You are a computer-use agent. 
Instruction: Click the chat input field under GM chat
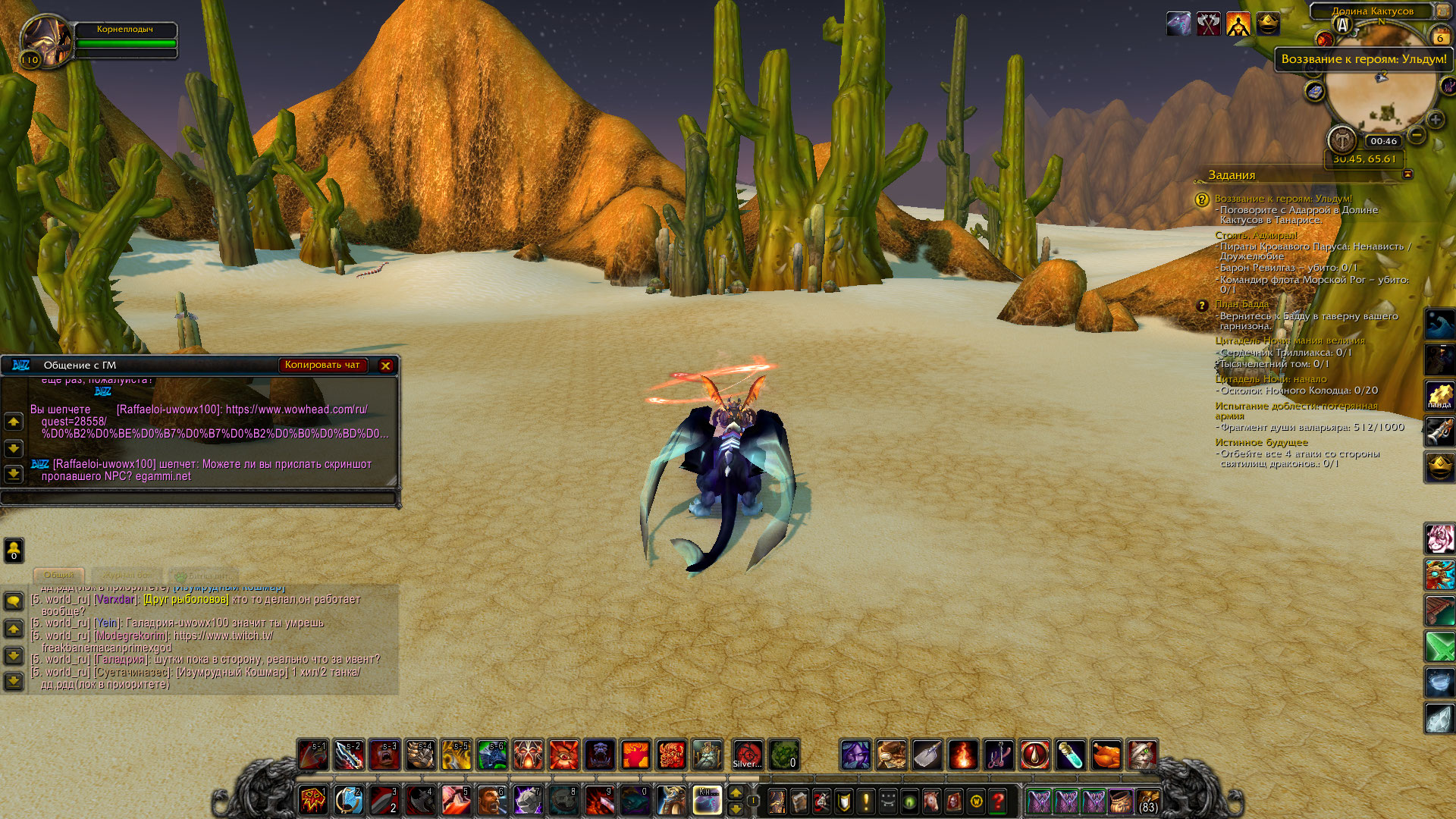click(x=199, y=497)
